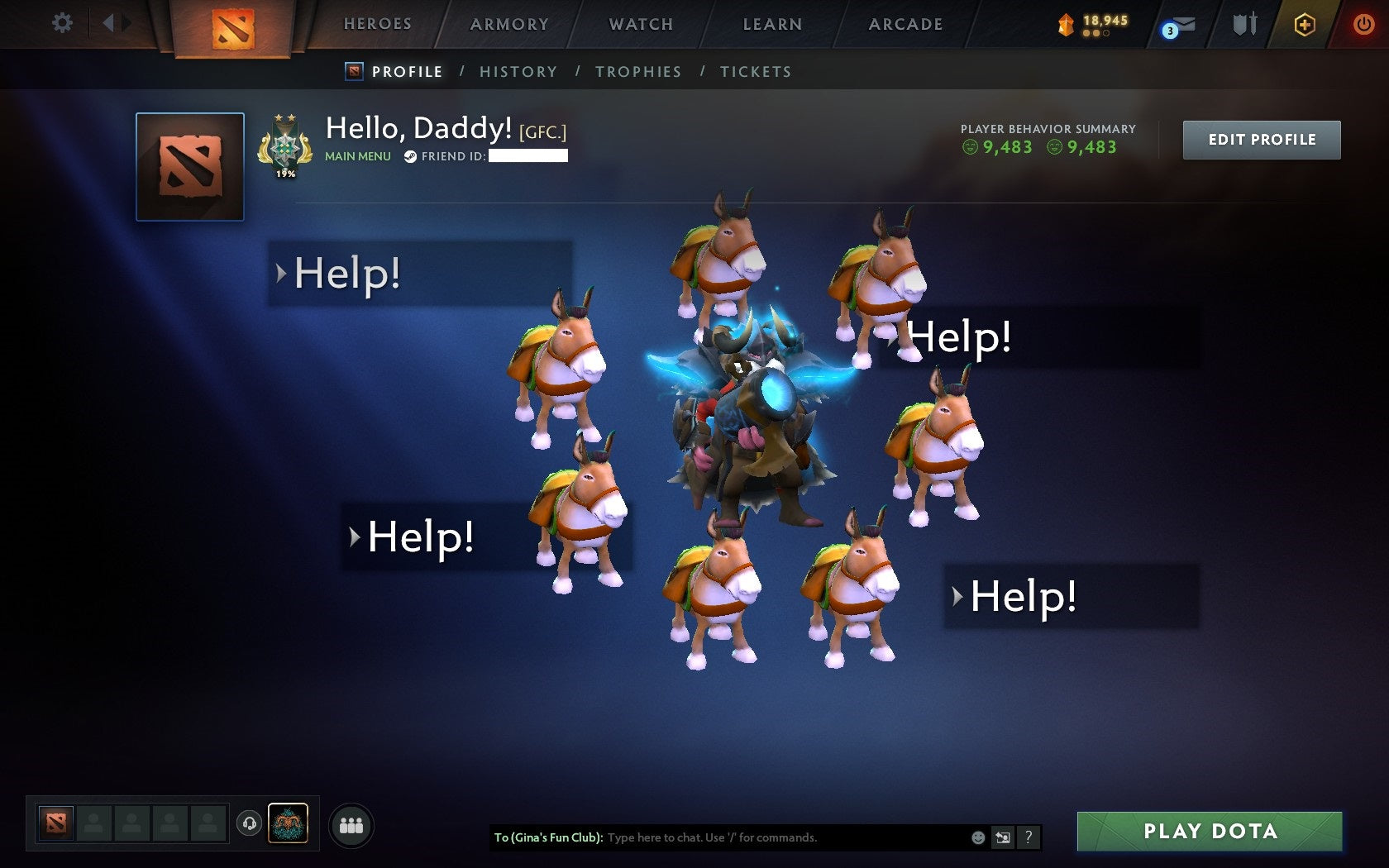
Task: Toggle the chat help question mark
Action: (1028, 837)
